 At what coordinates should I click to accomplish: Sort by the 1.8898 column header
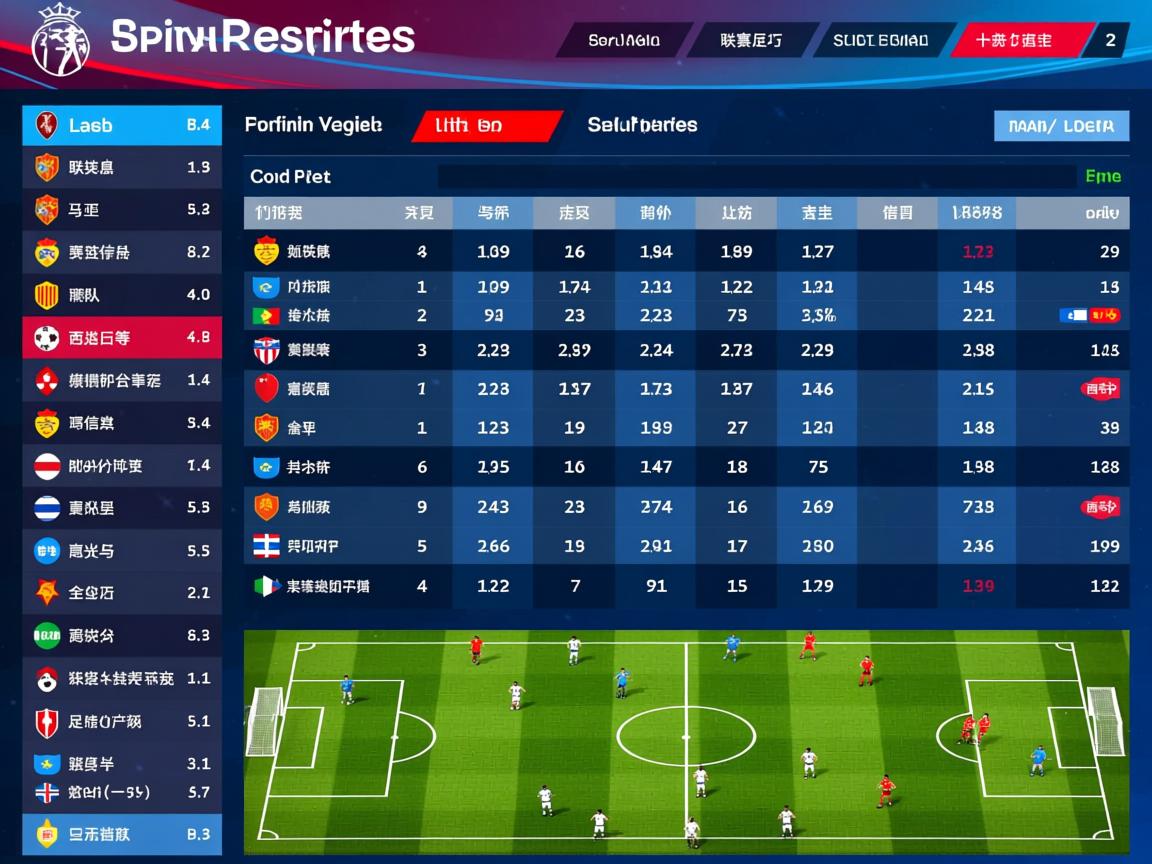(x=976, y=213)
